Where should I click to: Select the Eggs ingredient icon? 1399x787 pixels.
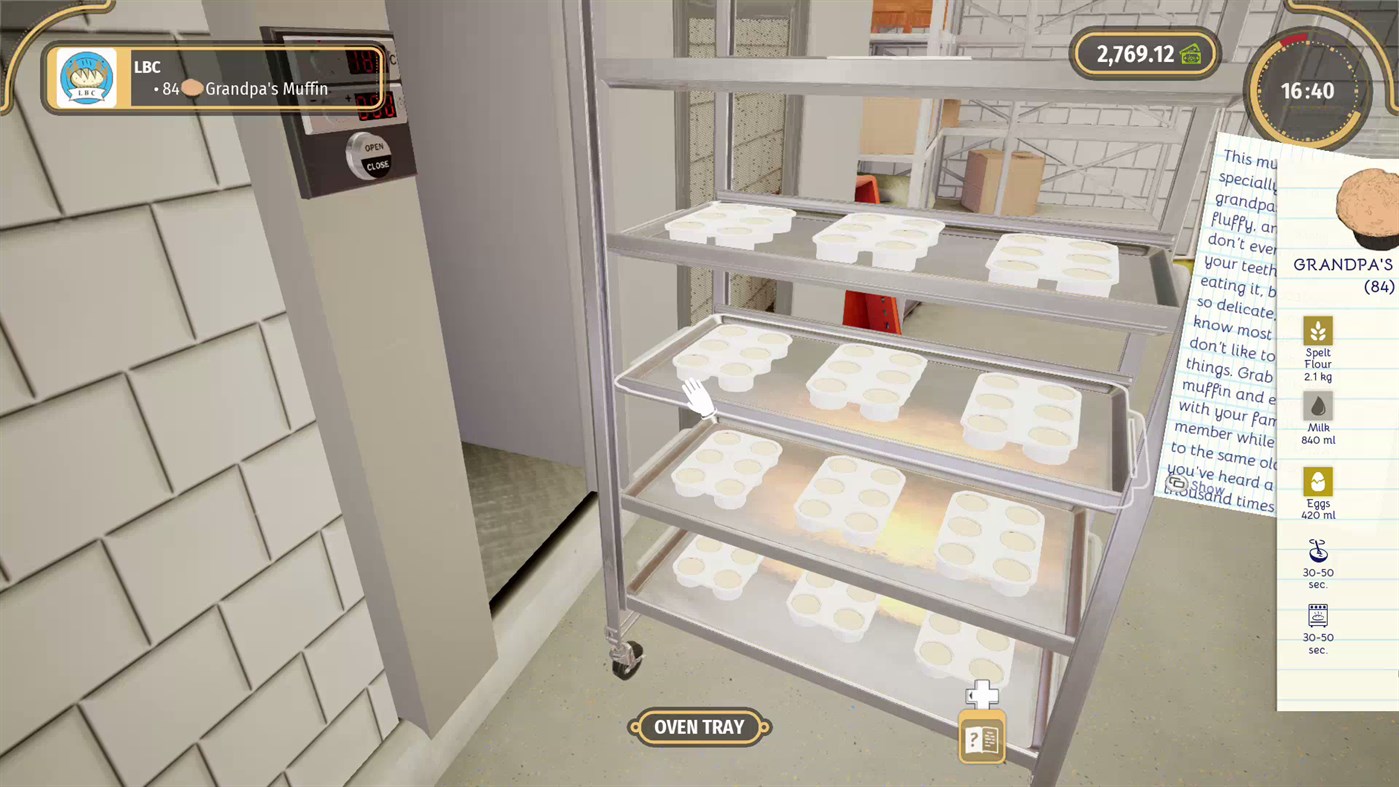[x=1317, y=478]
